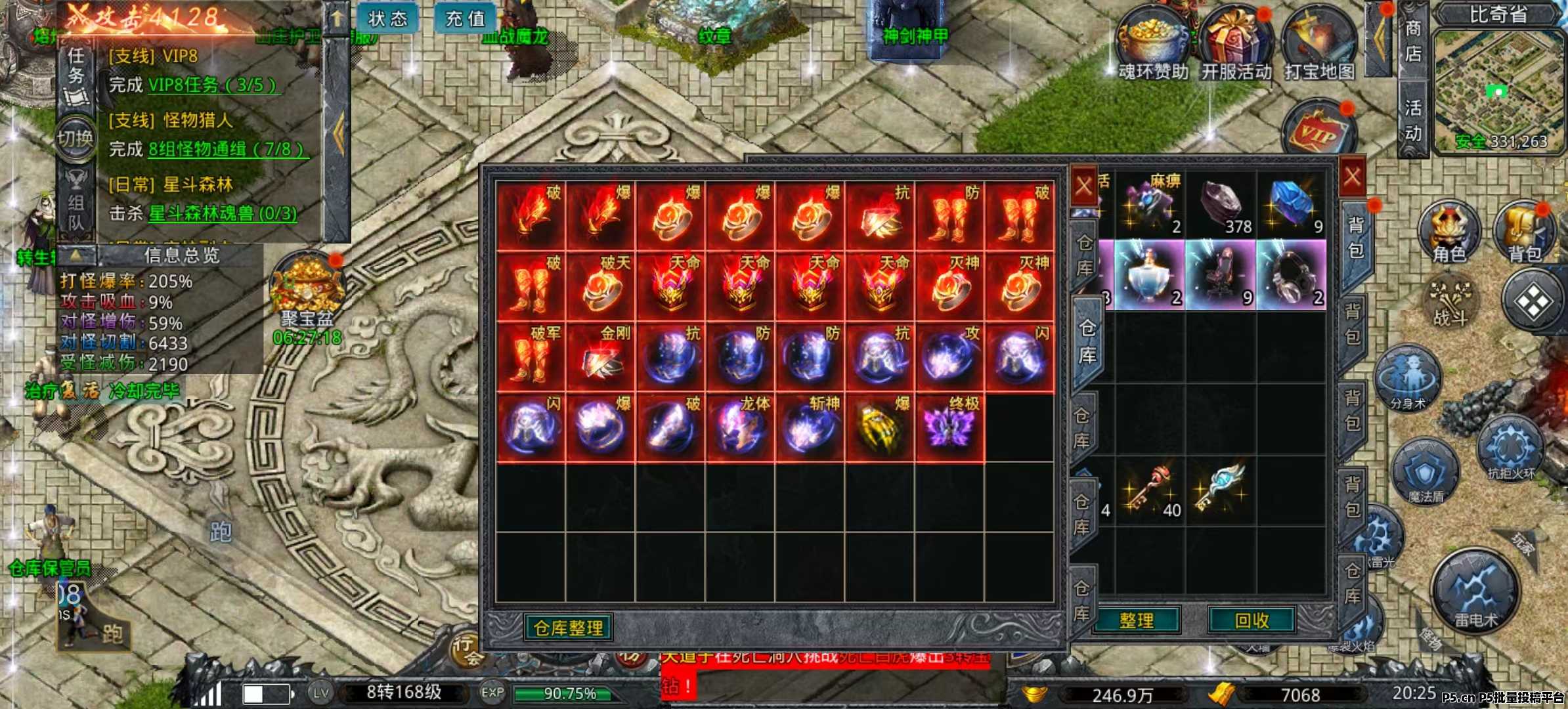1568x709 pixels.
Task: Open the 充值 recharge menu
Action: click(465, 18)
